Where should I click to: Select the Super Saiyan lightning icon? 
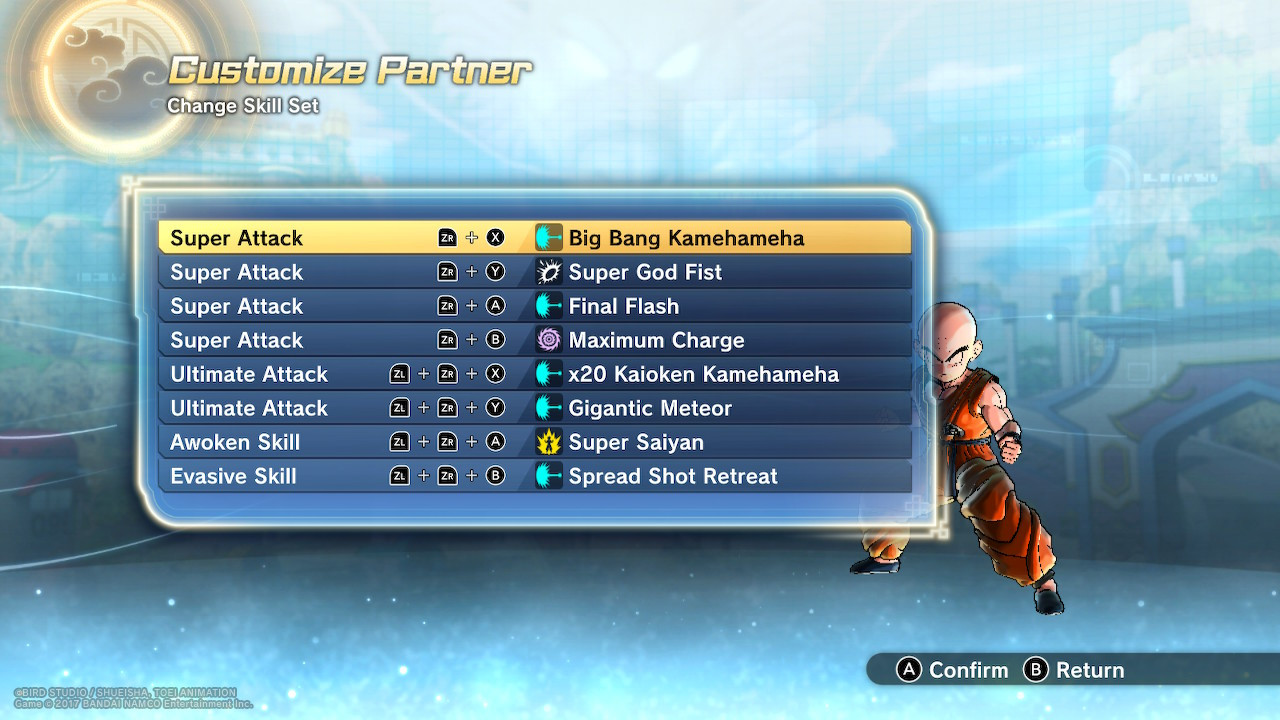548,441
